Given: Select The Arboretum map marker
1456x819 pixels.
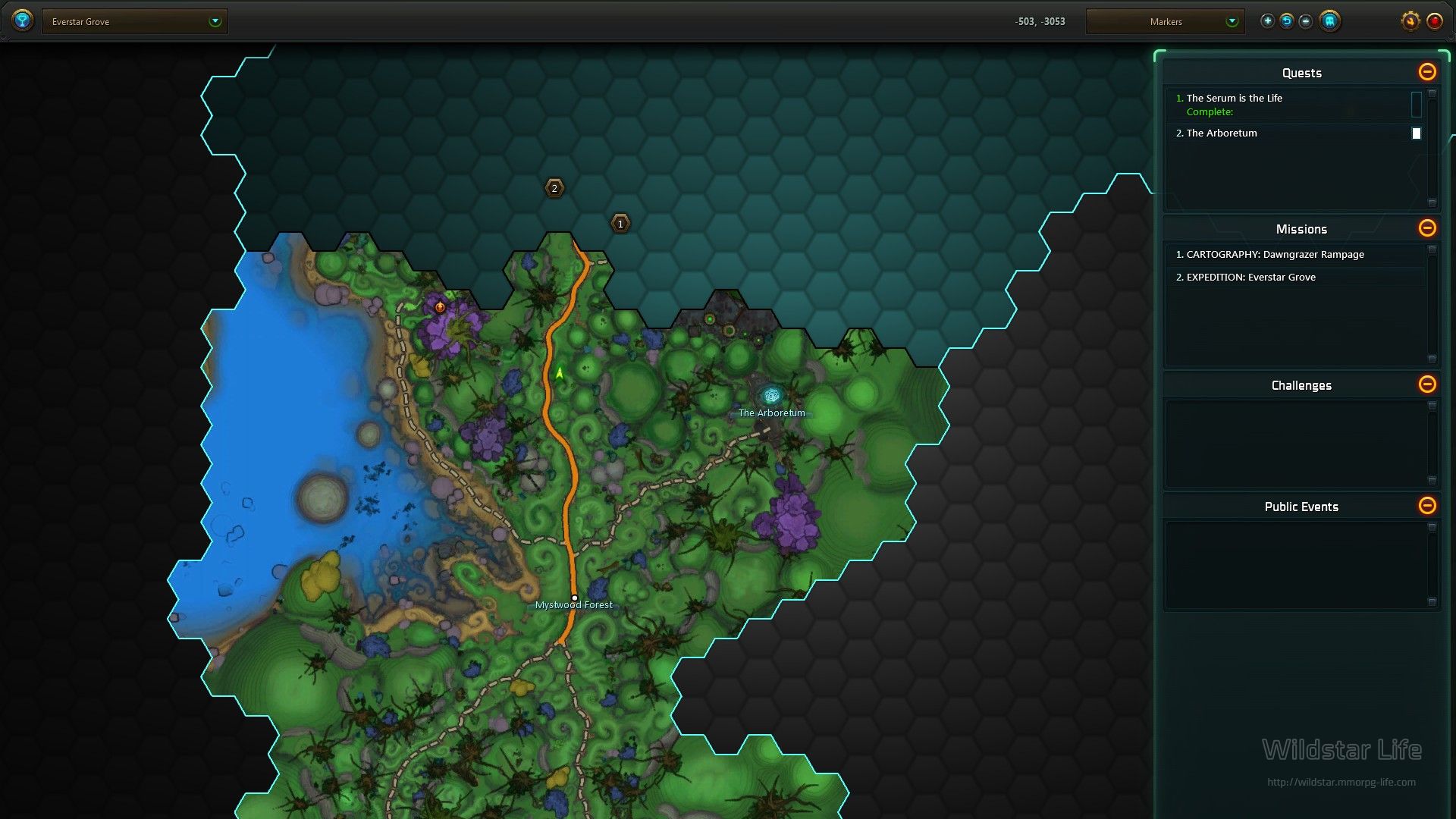Looking at the screenshot, I should (x=771, y=396).
